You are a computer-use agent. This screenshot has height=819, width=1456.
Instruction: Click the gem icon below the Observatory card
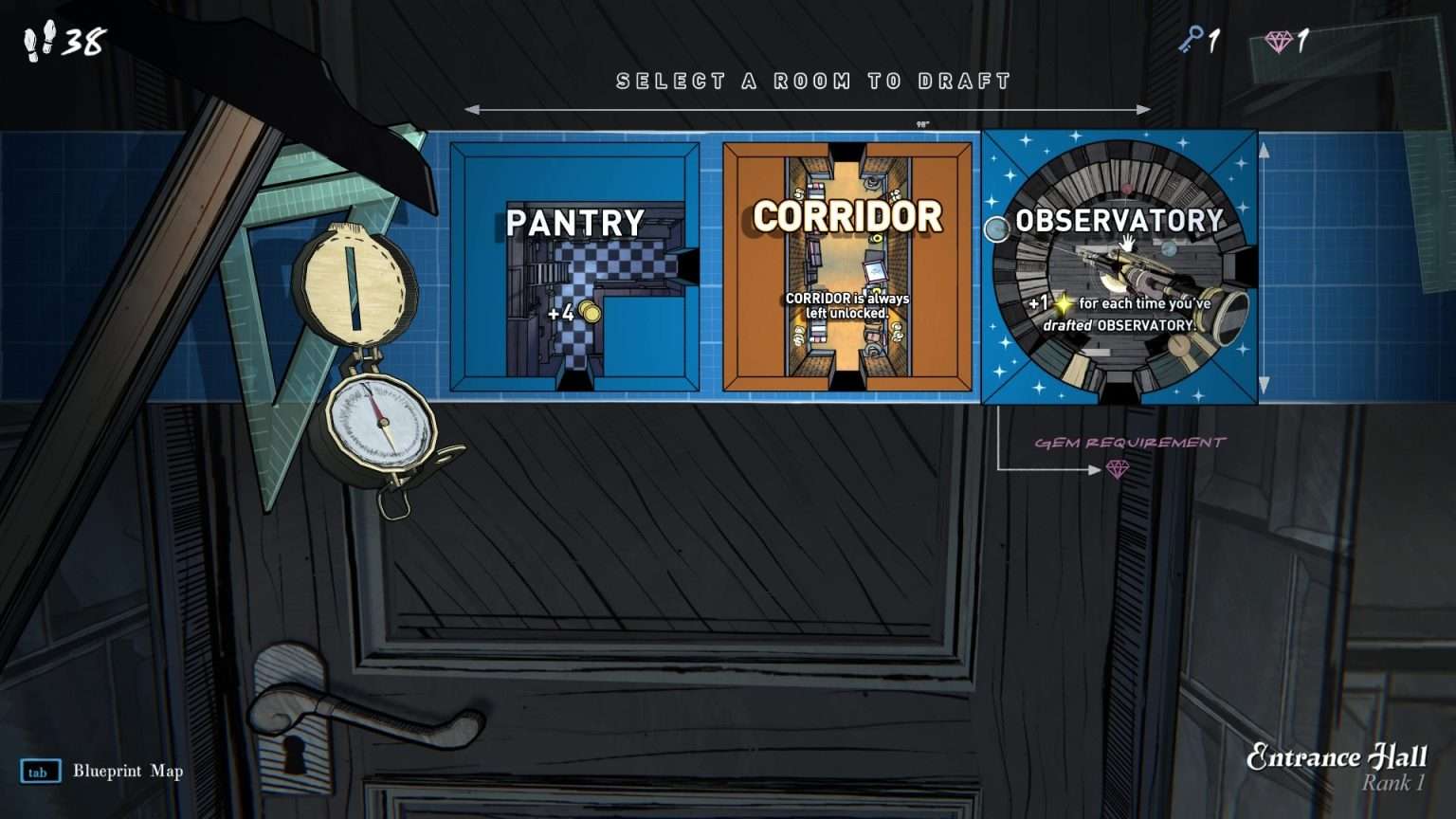[1119, 467]
